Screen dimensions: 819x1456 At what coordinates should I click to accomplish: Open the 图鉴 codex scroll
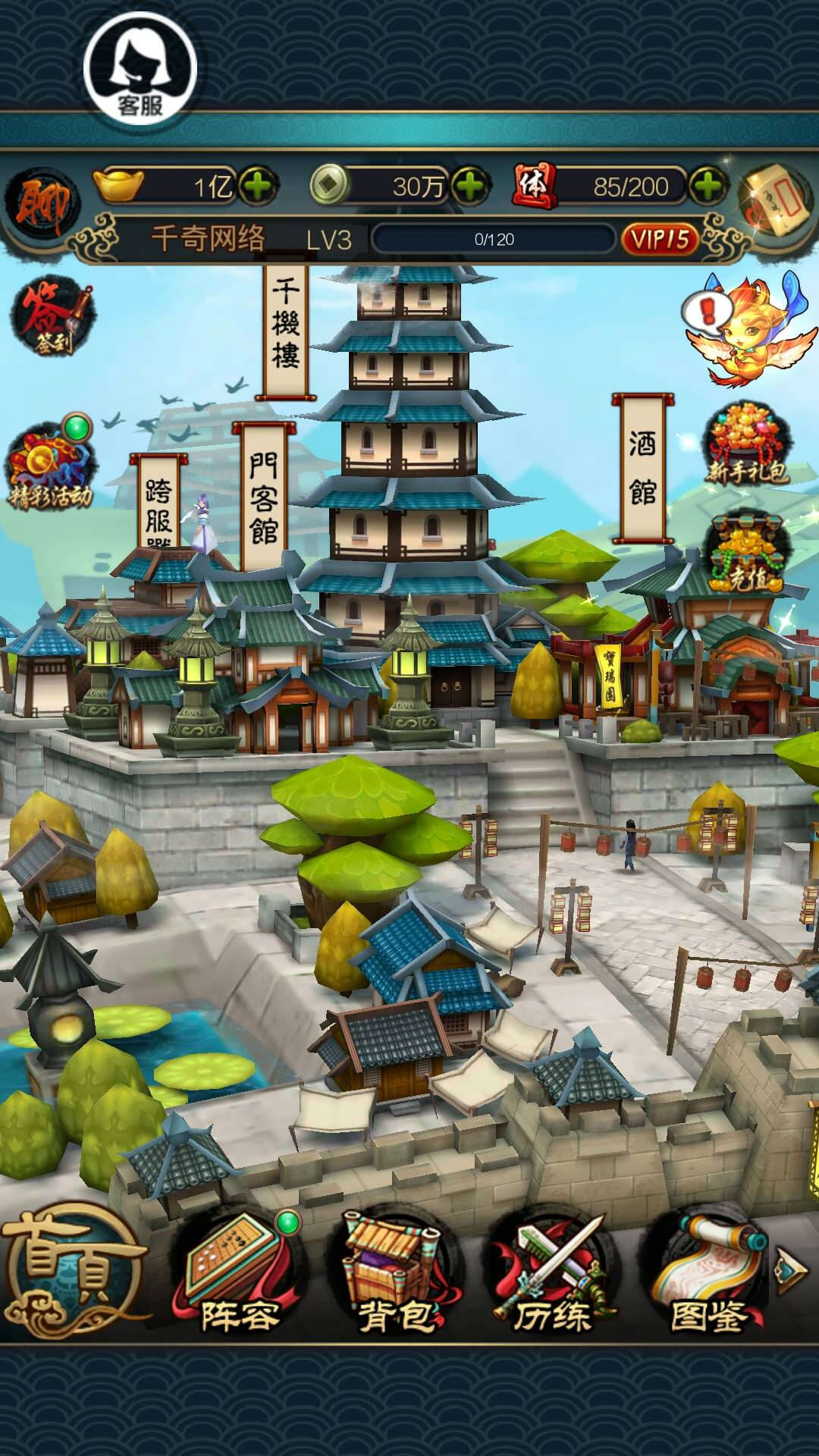pyautogui.click(x=708, y=1274)
